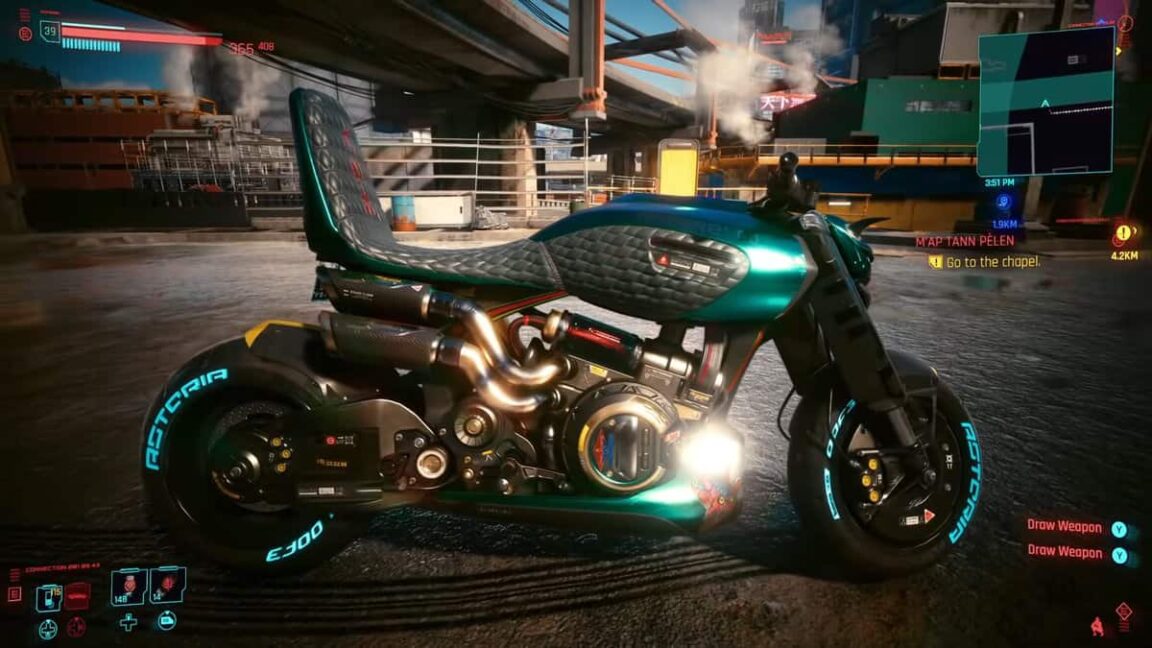Viewport: 1152px width, 648px height.
Task: Click the blue phone icon slot
Action: coord(48,597)
